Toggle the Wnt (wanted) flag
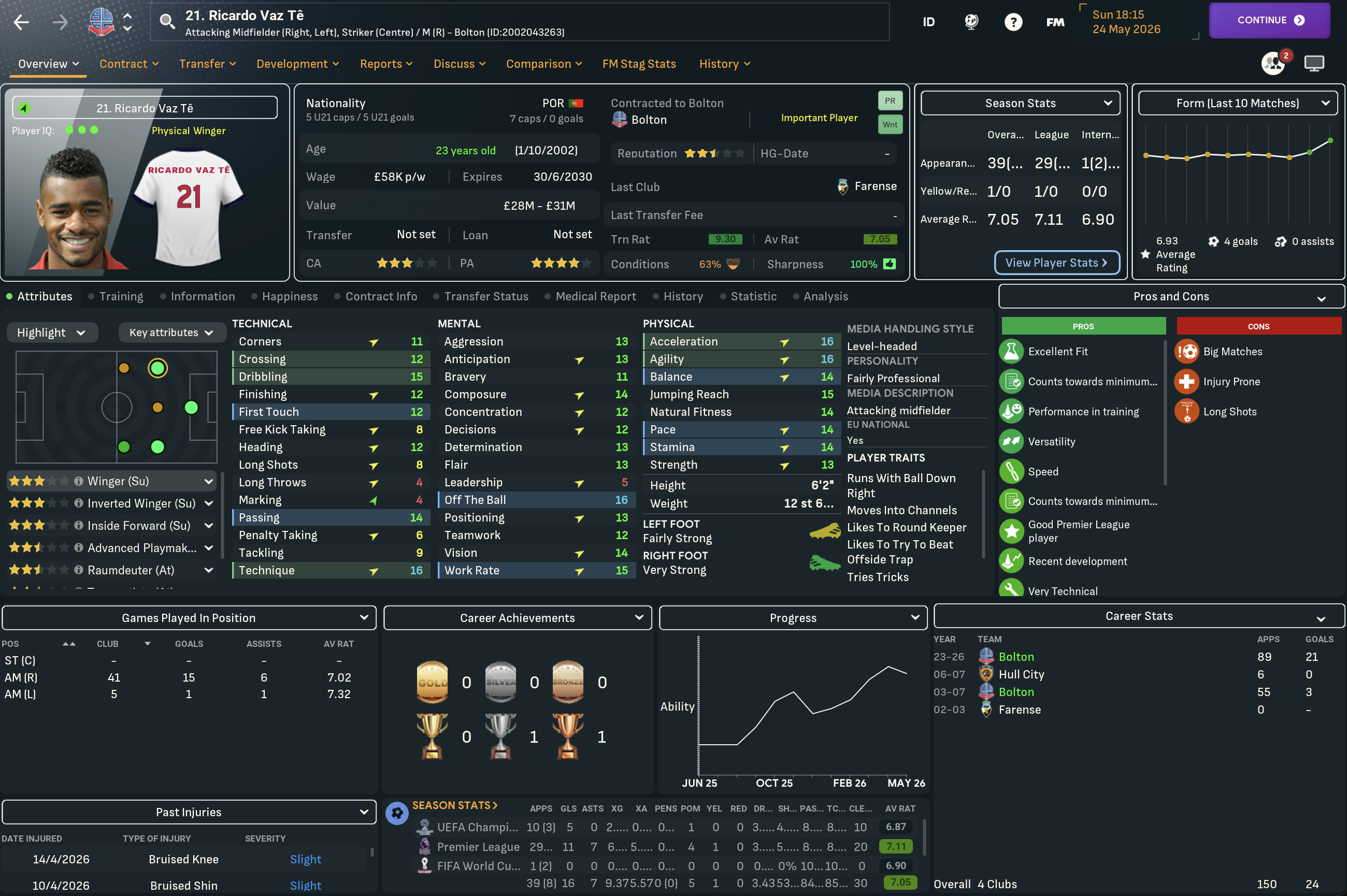1347x896 pixels. point(890,124)
